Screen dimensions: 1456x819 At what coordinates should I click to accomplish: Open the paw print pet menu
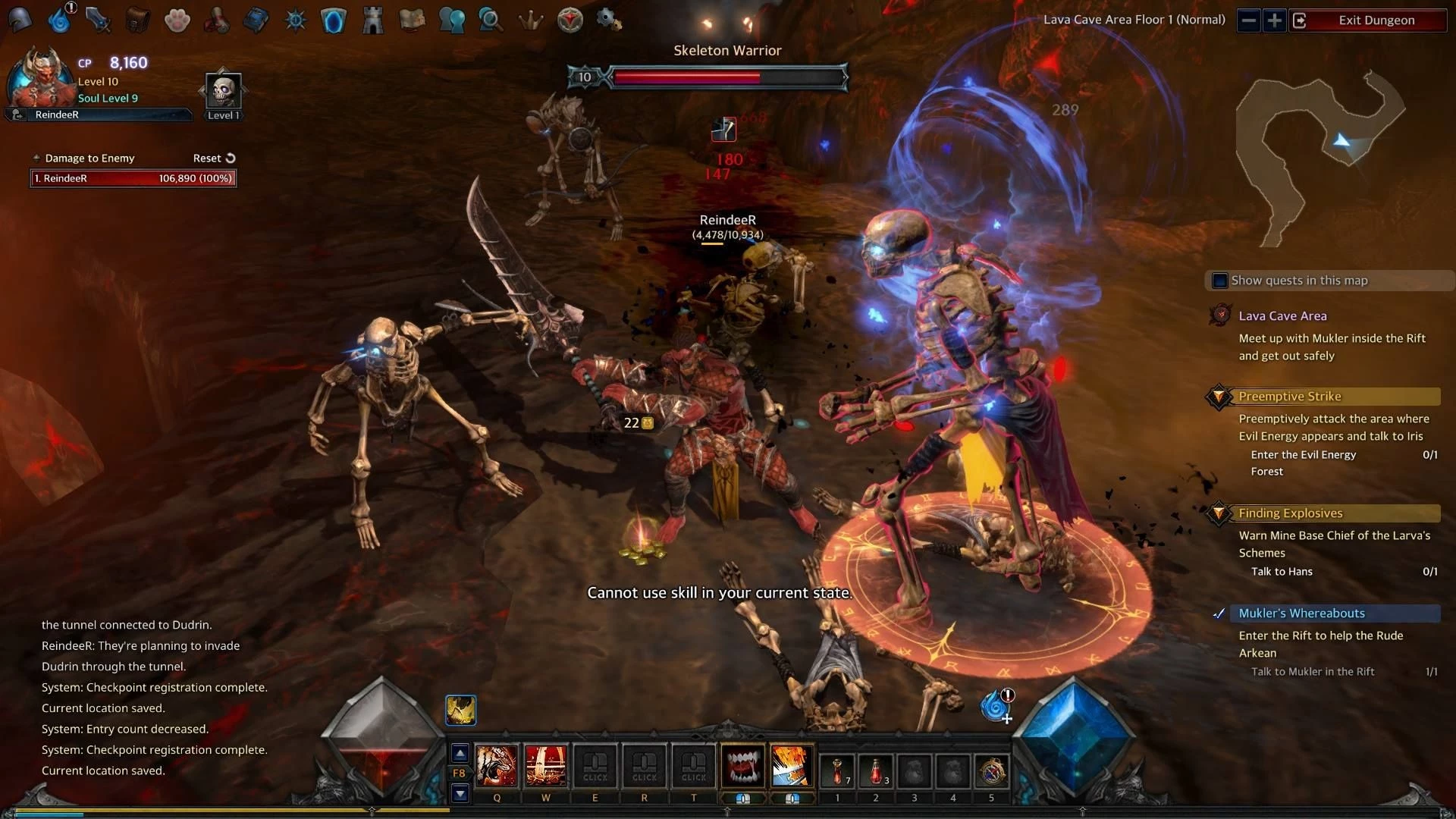pos(177,20)
